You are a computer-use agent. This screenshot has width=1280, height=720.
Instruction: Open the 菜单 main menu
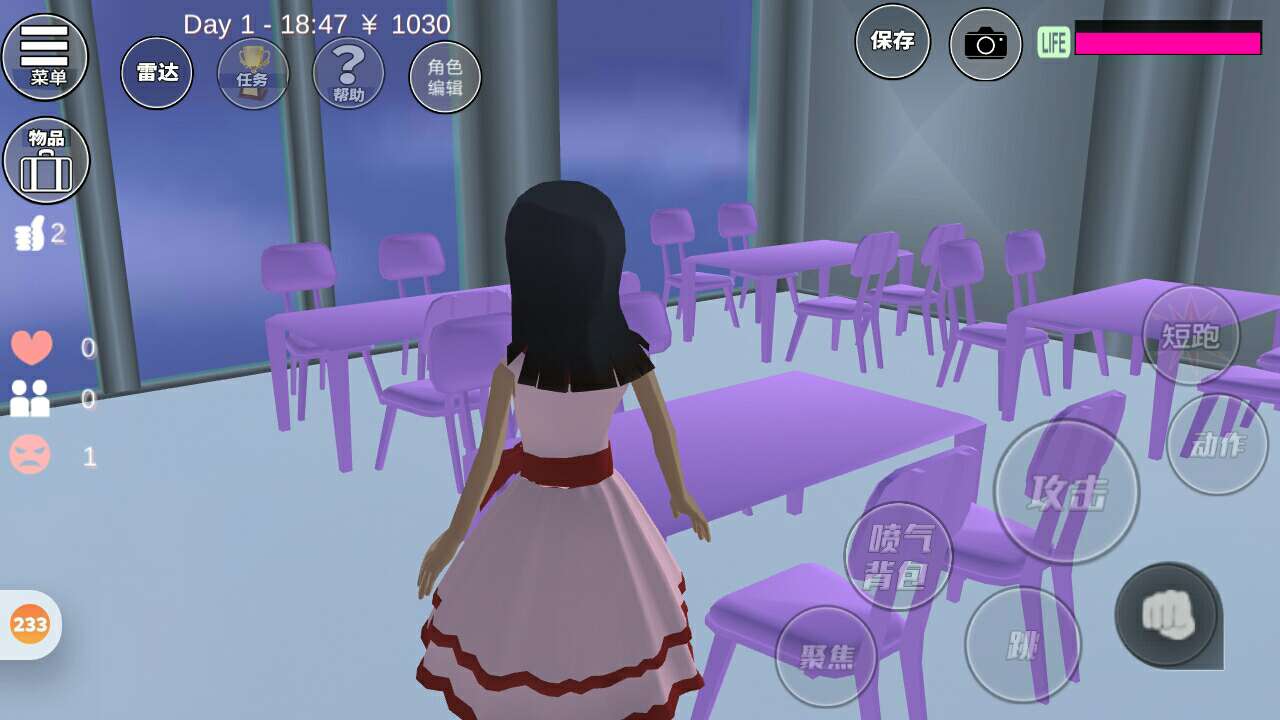pos(45,56)
